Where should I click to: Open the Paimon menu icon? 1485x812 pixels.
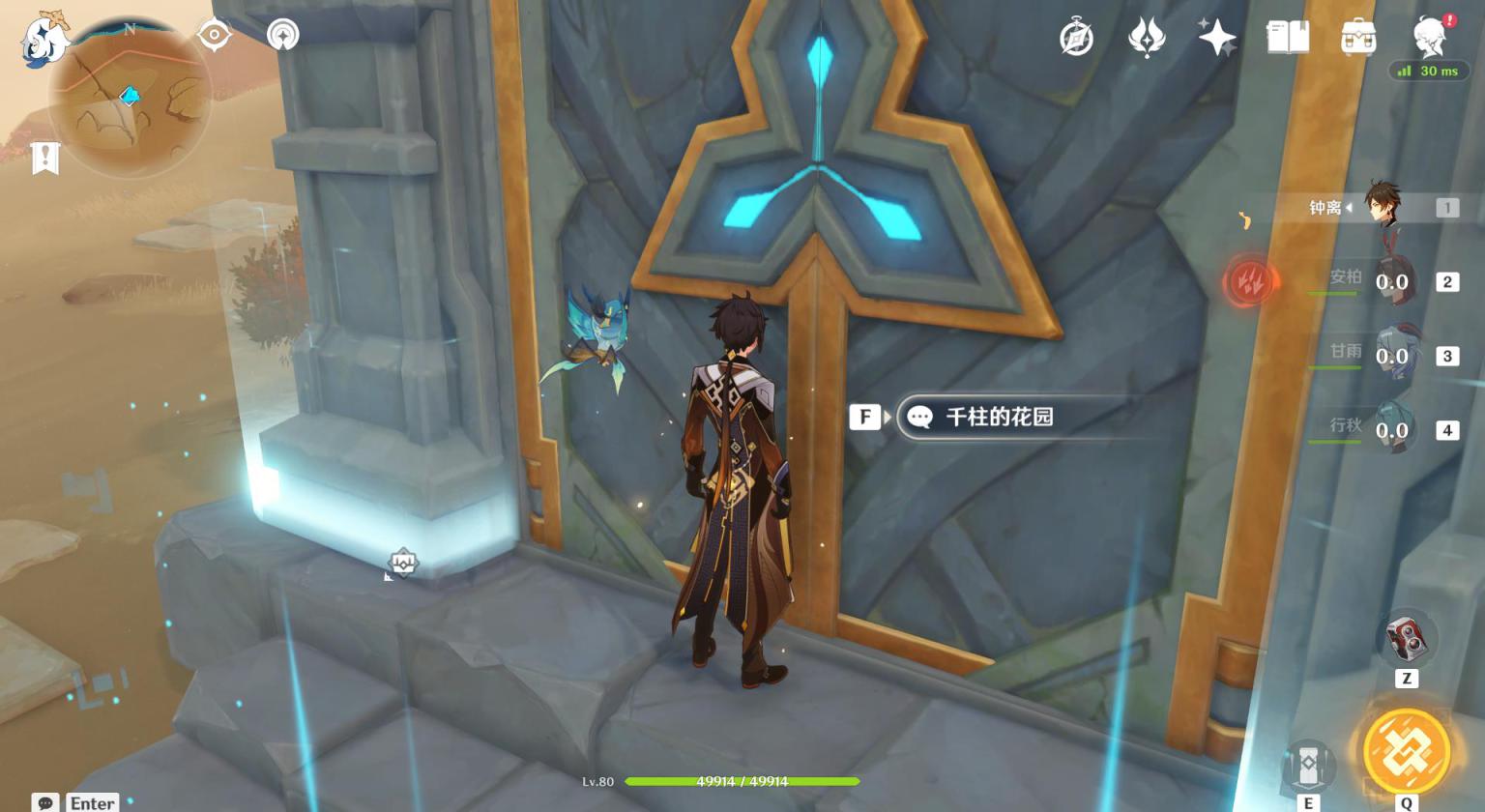[45, 41]
